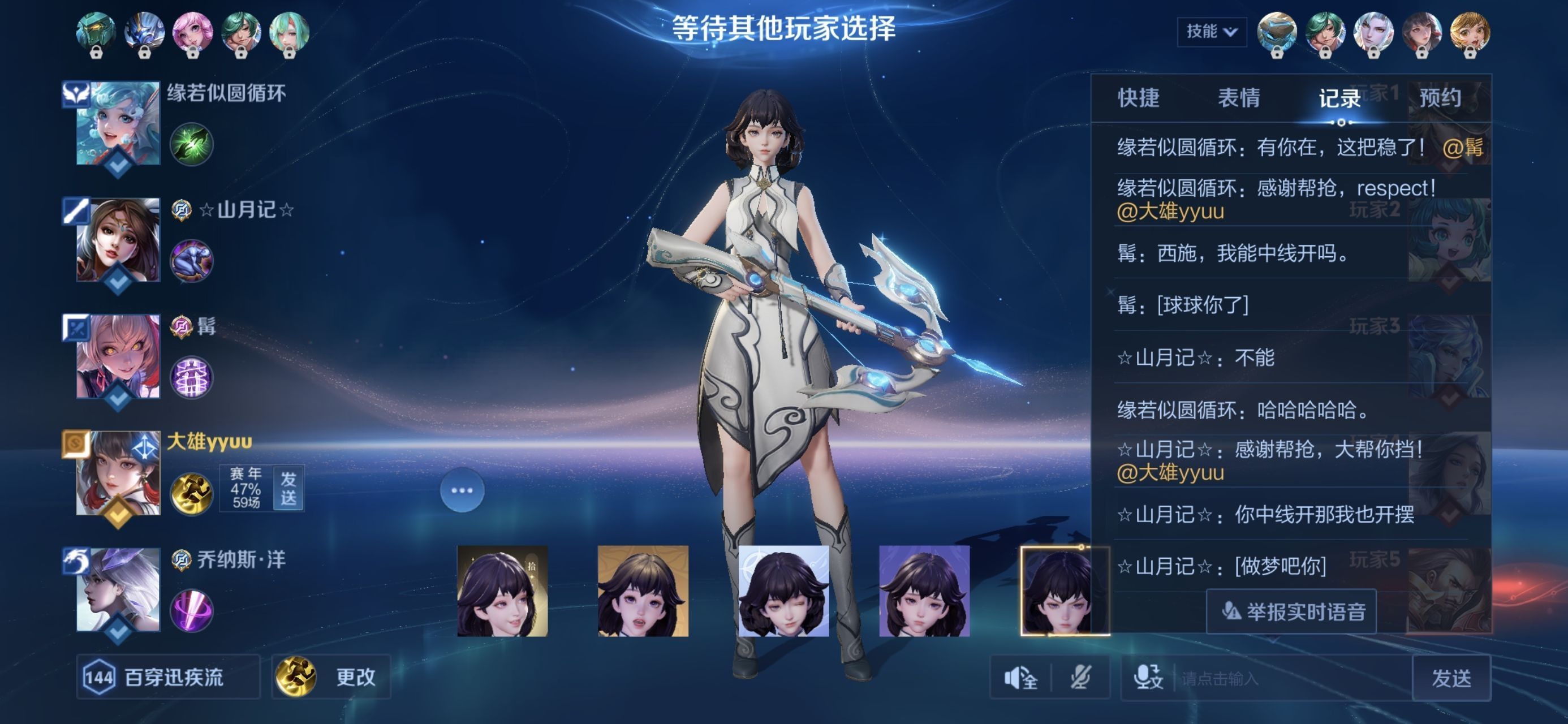Pick the smiling expression thumbnail with 拾 mark
Viewport: 1568px width, 724px height.
point(502,591)
